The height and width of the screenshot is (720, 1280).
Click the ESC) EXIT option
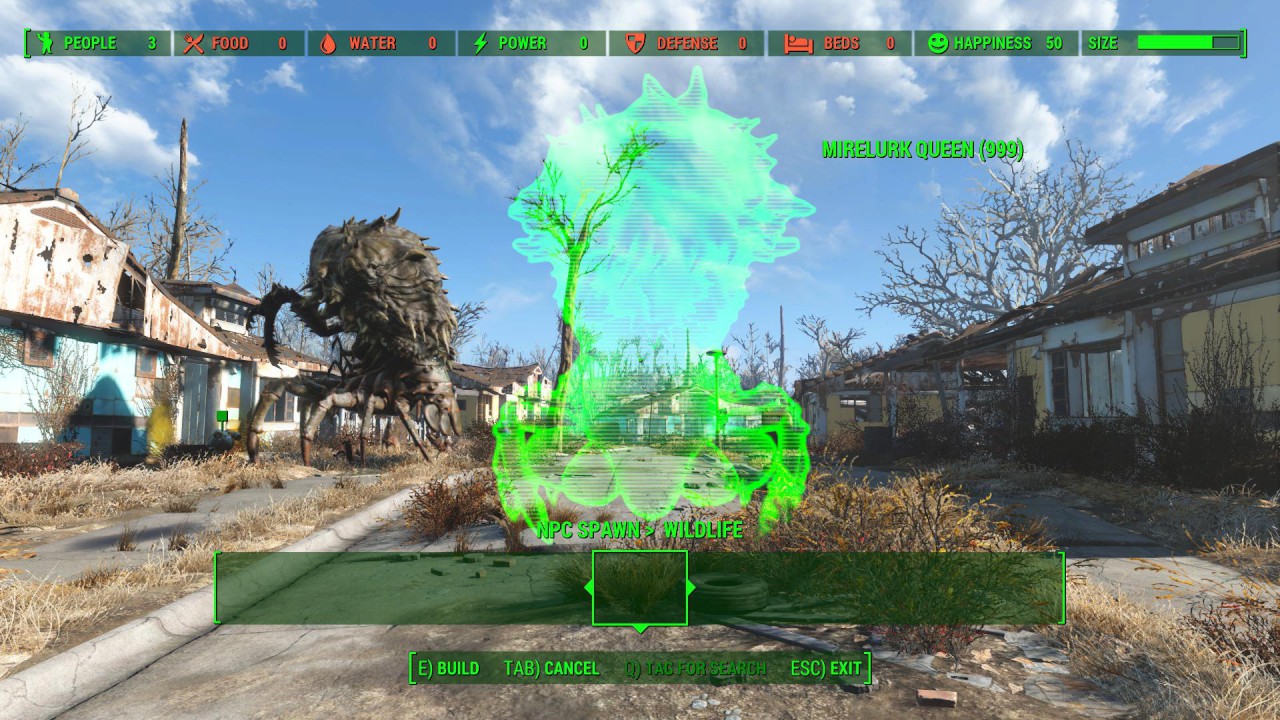click(824, 667)
